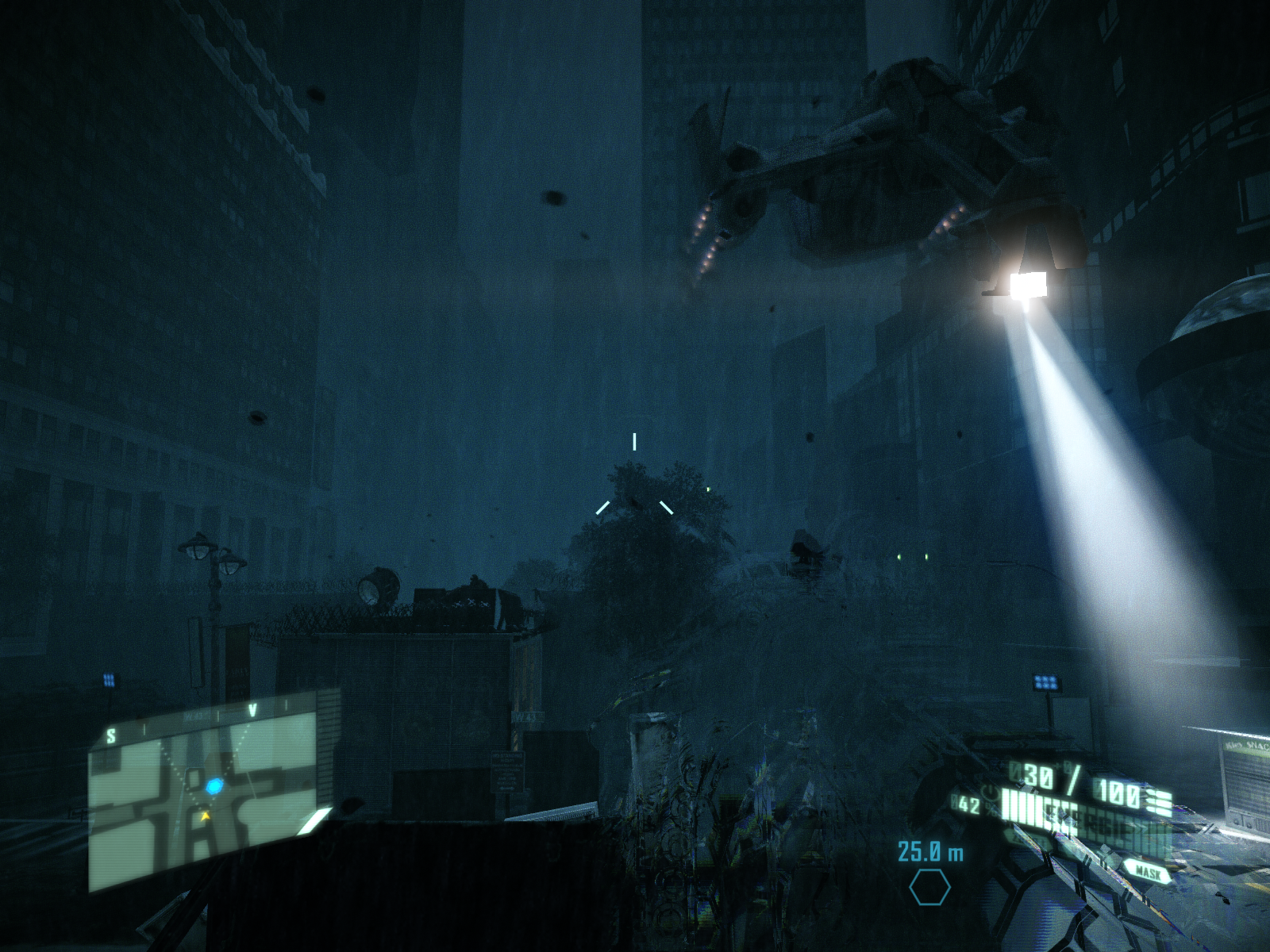Select the blue objective dot on minimap
Screen dimensions: 1270x952
(x=215, y=786)
